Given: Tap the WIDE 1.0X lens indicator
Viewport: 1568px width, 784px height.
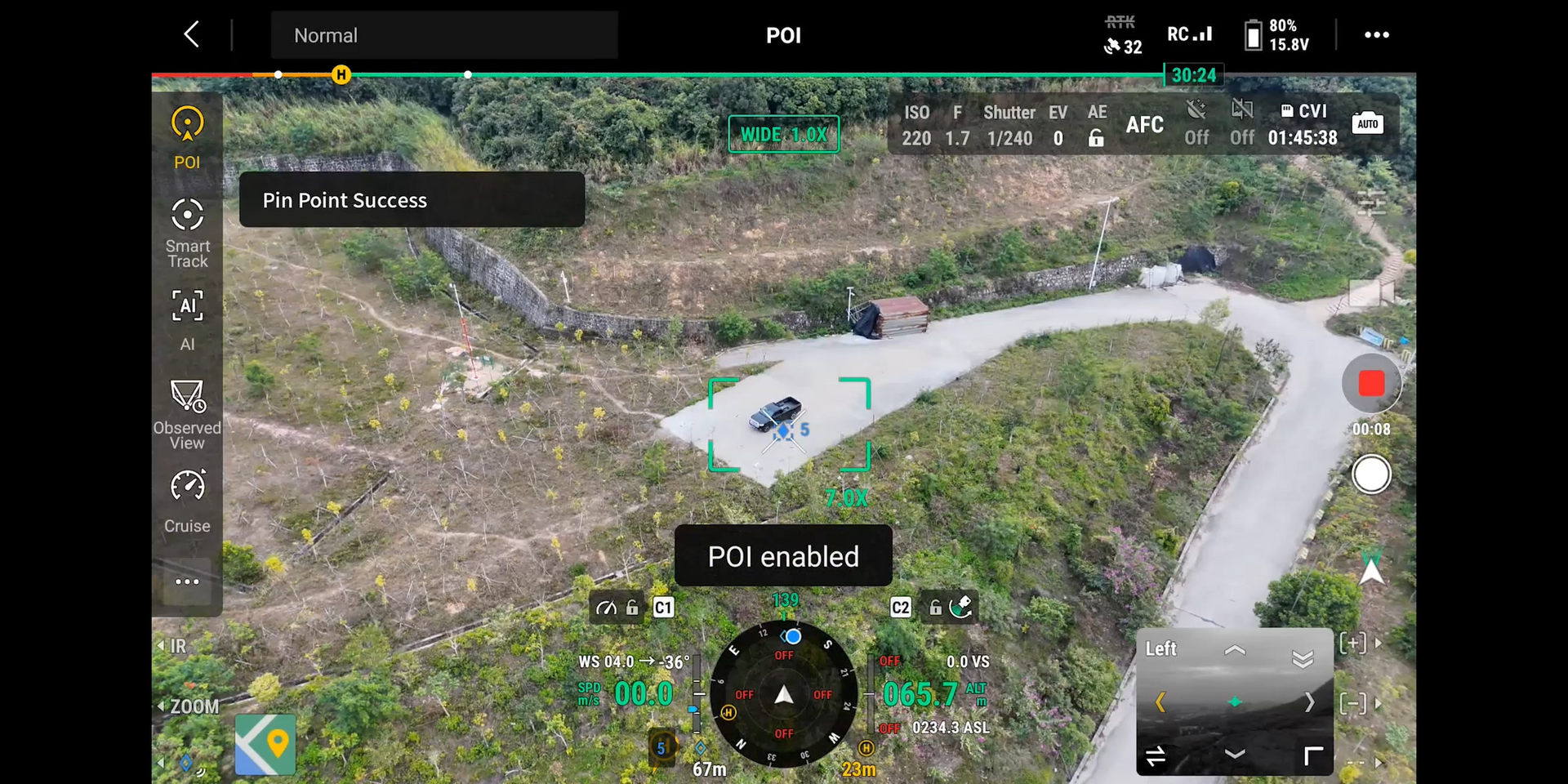Looking at the screenshot, I should pyautogui.click(x=783, y=135).
